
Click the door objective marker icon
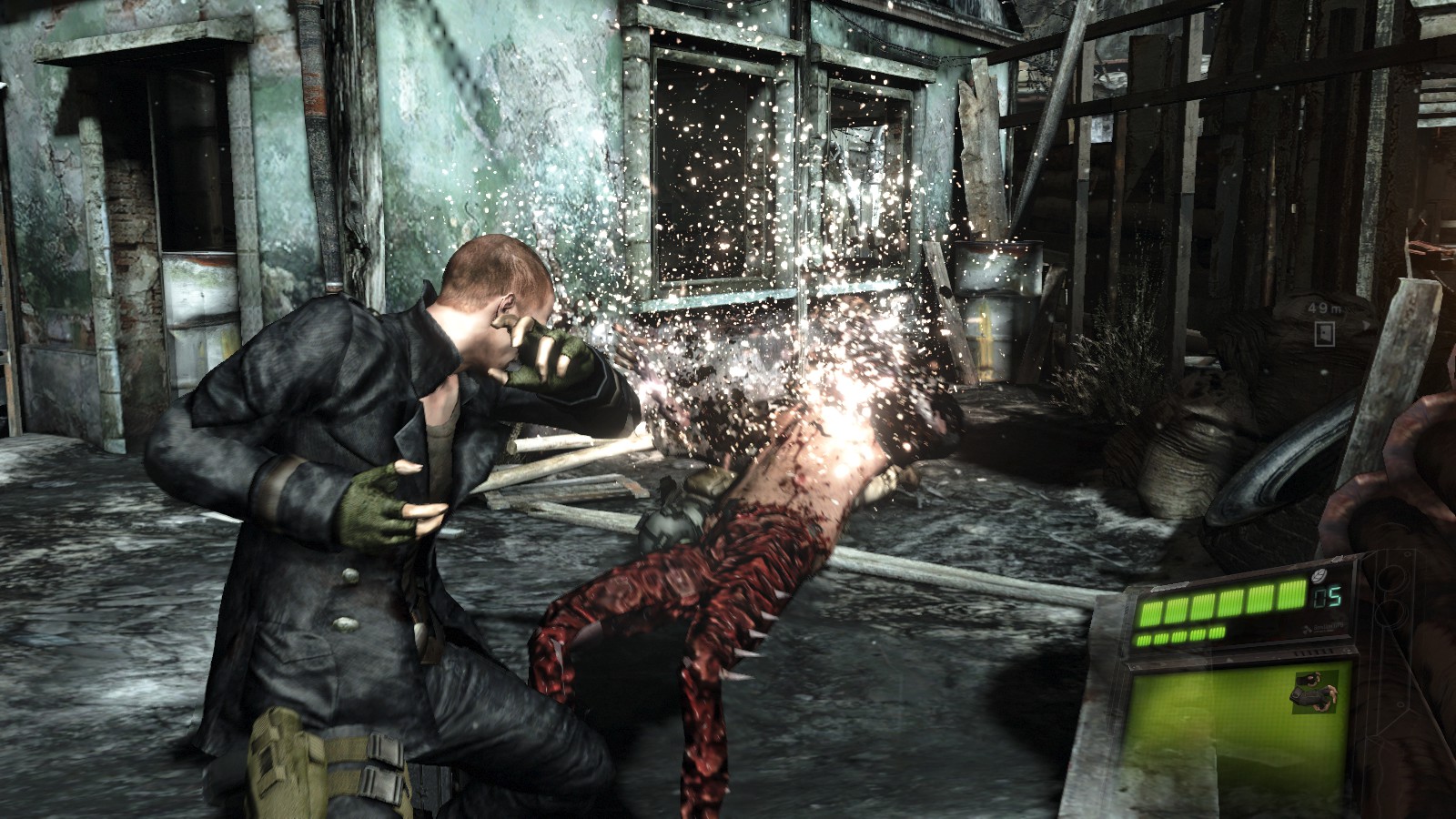tap(1324, 334)
